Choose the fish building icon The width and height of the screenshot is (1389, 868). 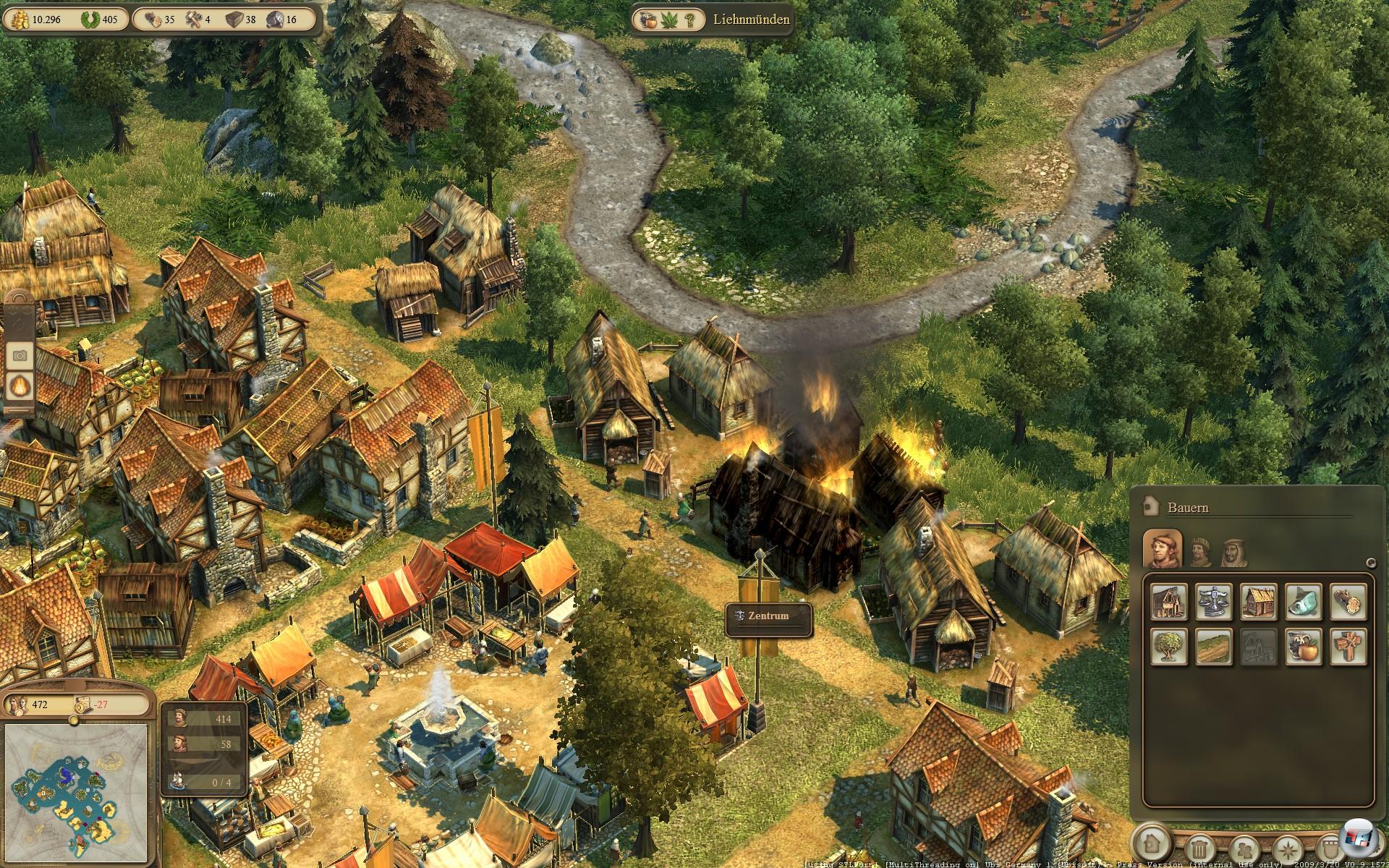1303,602
